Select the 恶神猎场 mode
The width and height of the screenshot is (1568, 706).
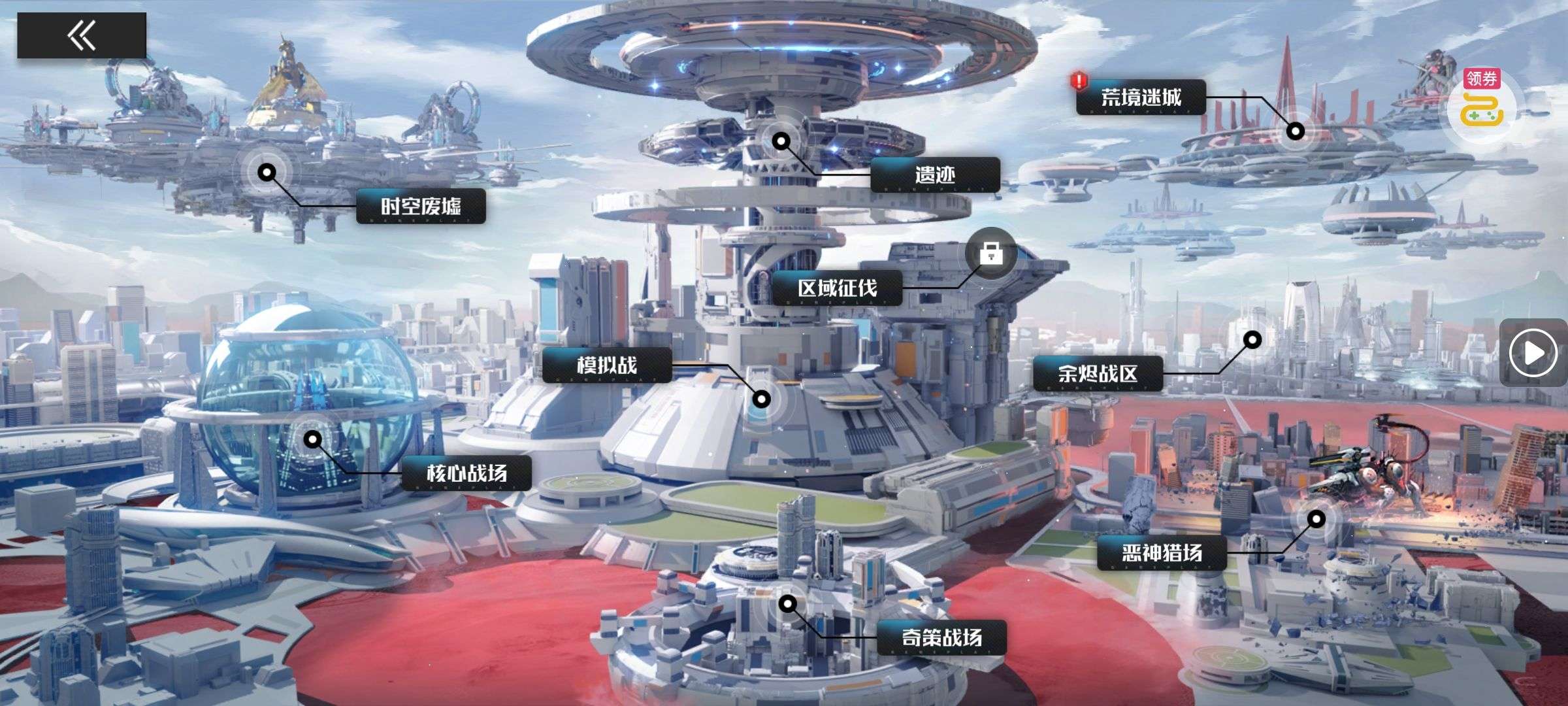point(1162,553)
